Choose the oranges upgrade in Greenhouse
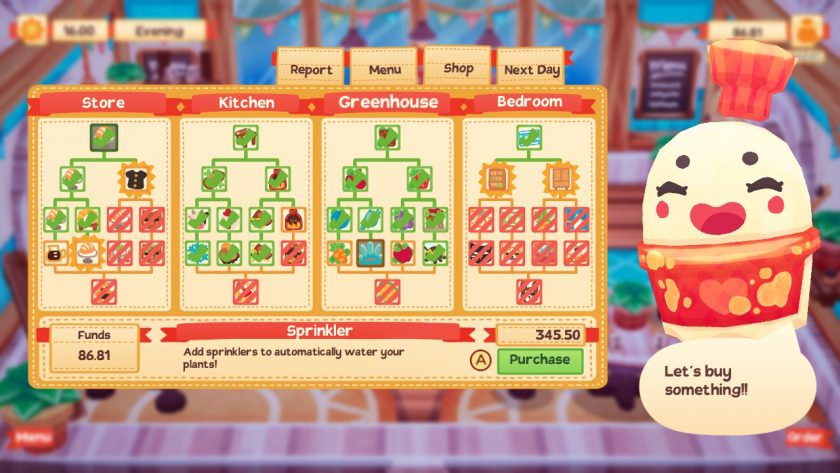 (341, 253)
